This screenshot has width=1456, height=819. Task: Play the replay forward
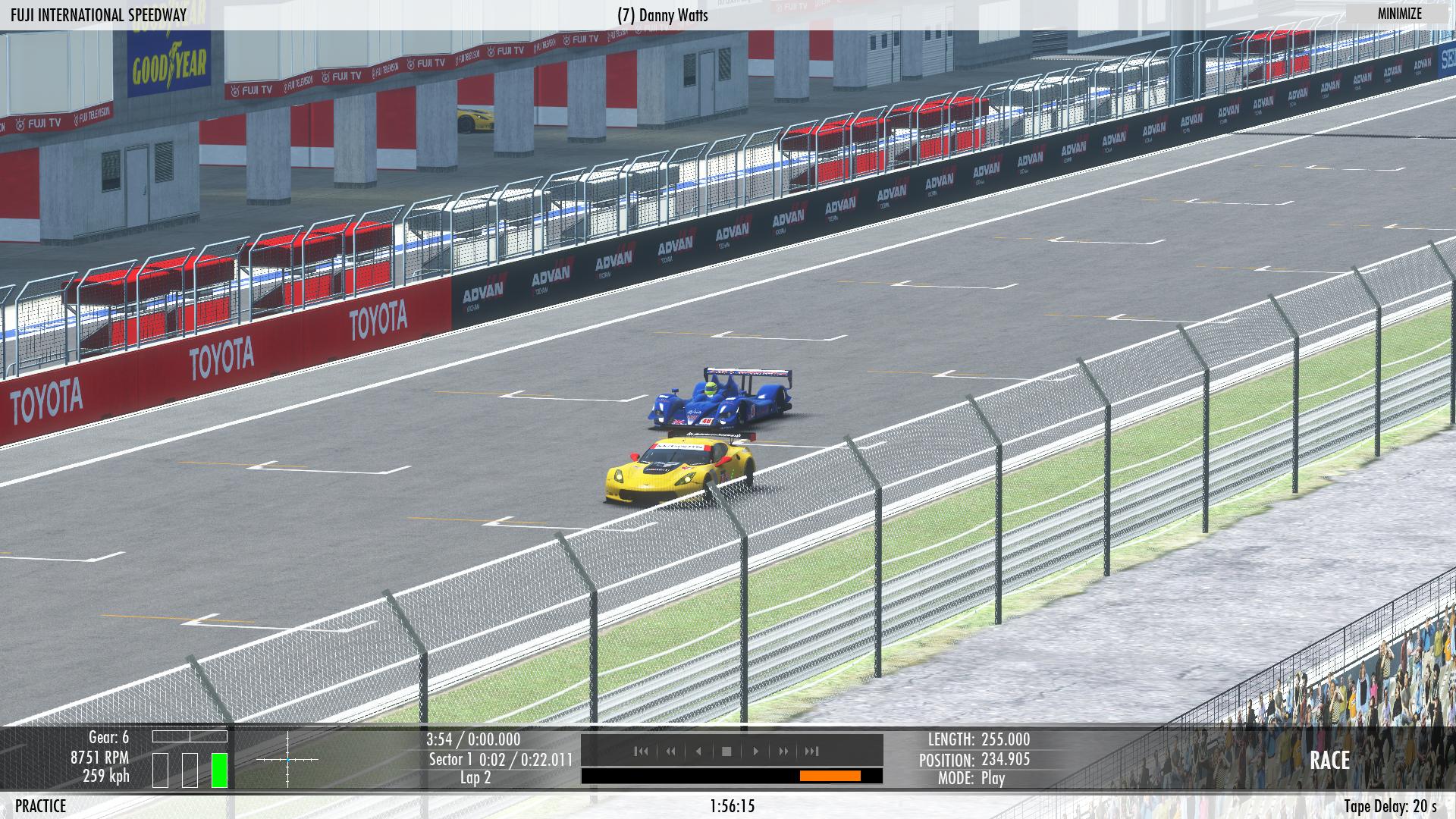click(755, 751)
